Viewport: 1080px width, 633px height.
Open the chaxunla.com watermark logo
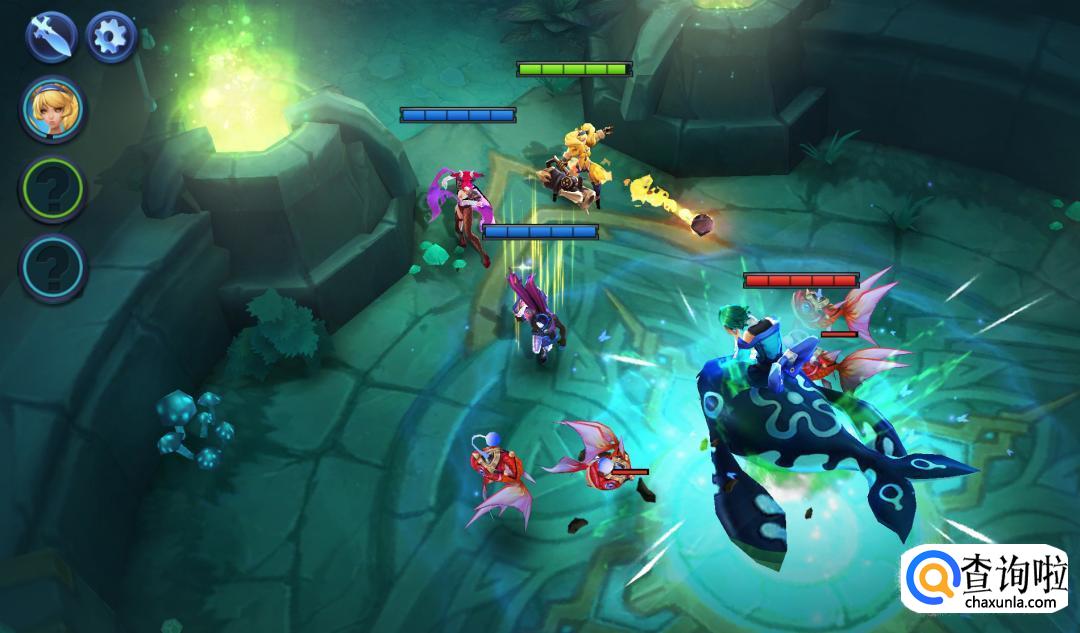coord(989,580)
